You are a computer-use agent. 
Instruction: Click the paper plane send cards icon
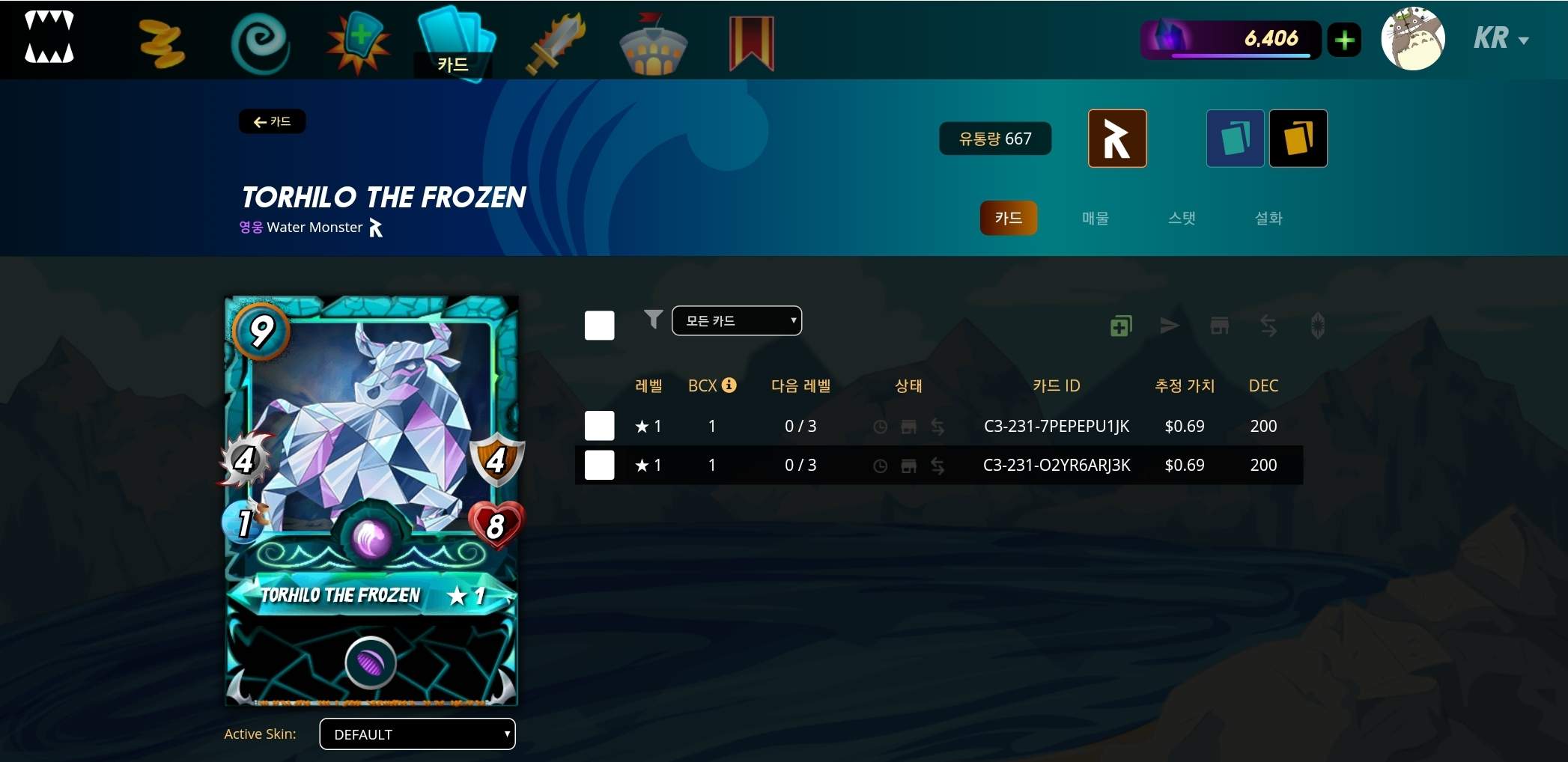[1170, 326]
